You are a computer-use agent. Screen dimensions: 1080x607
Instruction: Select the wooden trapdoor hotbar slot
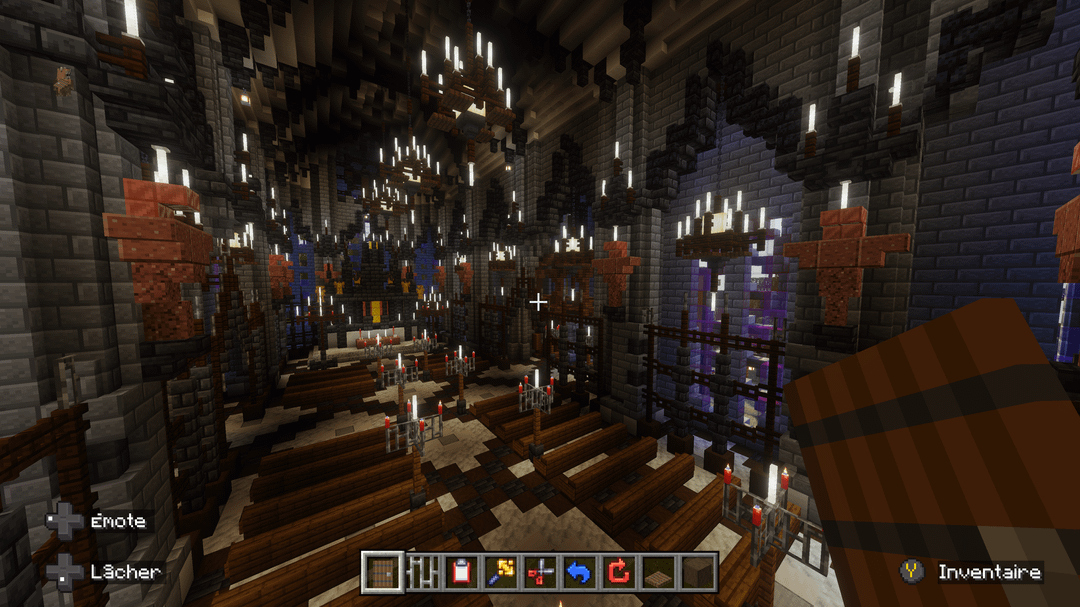point(658,572)
